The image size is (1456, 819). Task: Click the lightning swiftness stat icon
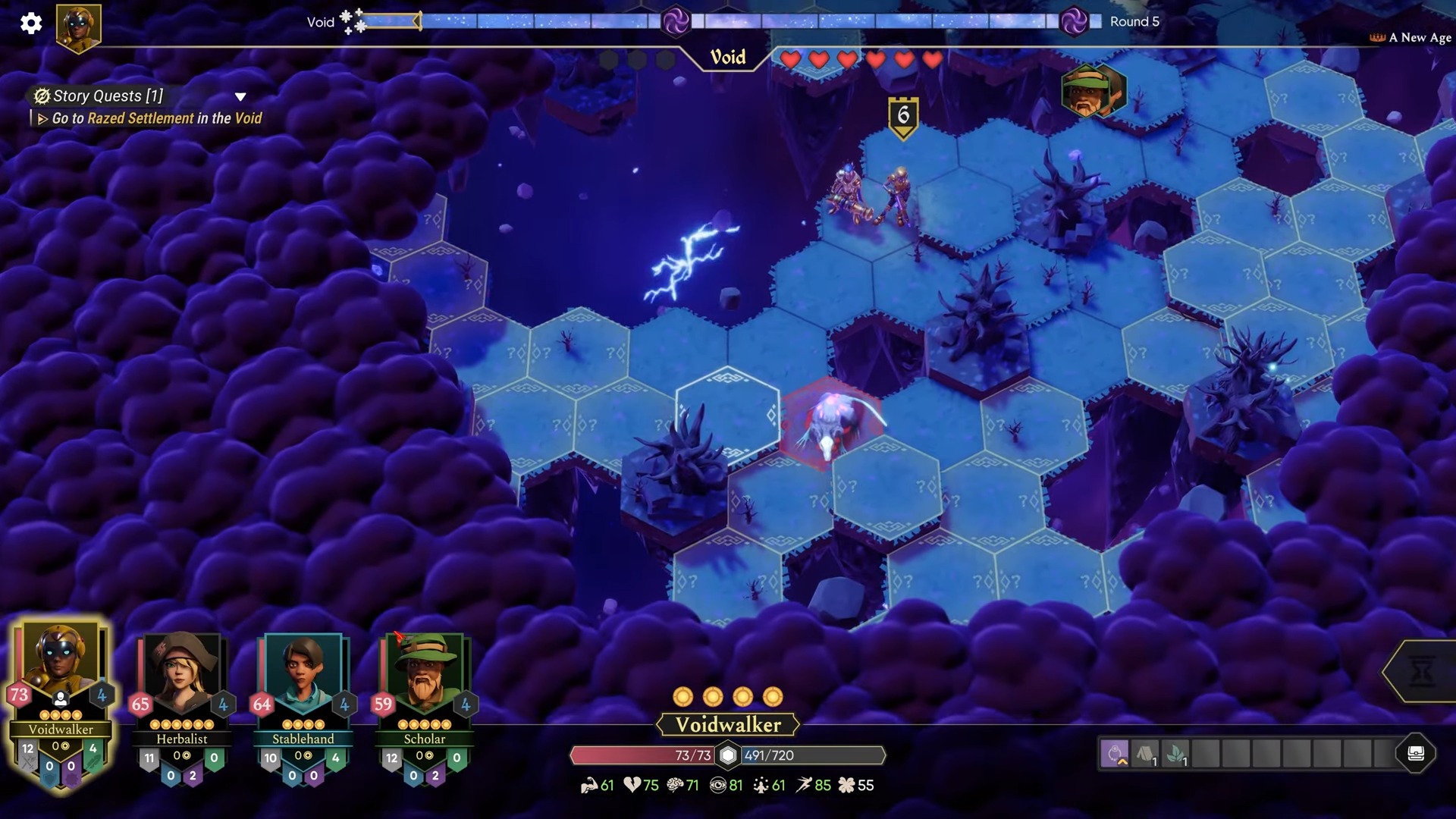coord(805,786)
